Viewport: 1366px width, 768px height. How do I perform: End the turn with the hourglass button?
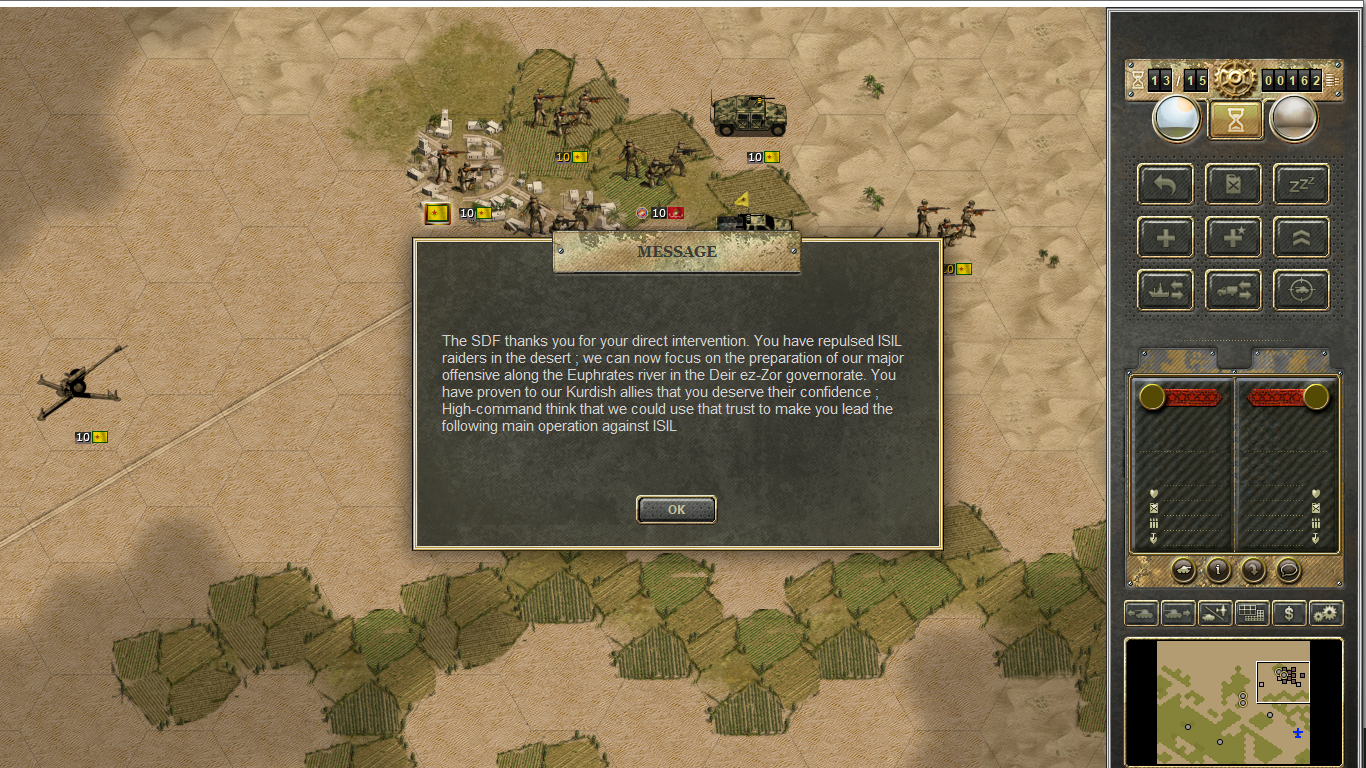1236,120
